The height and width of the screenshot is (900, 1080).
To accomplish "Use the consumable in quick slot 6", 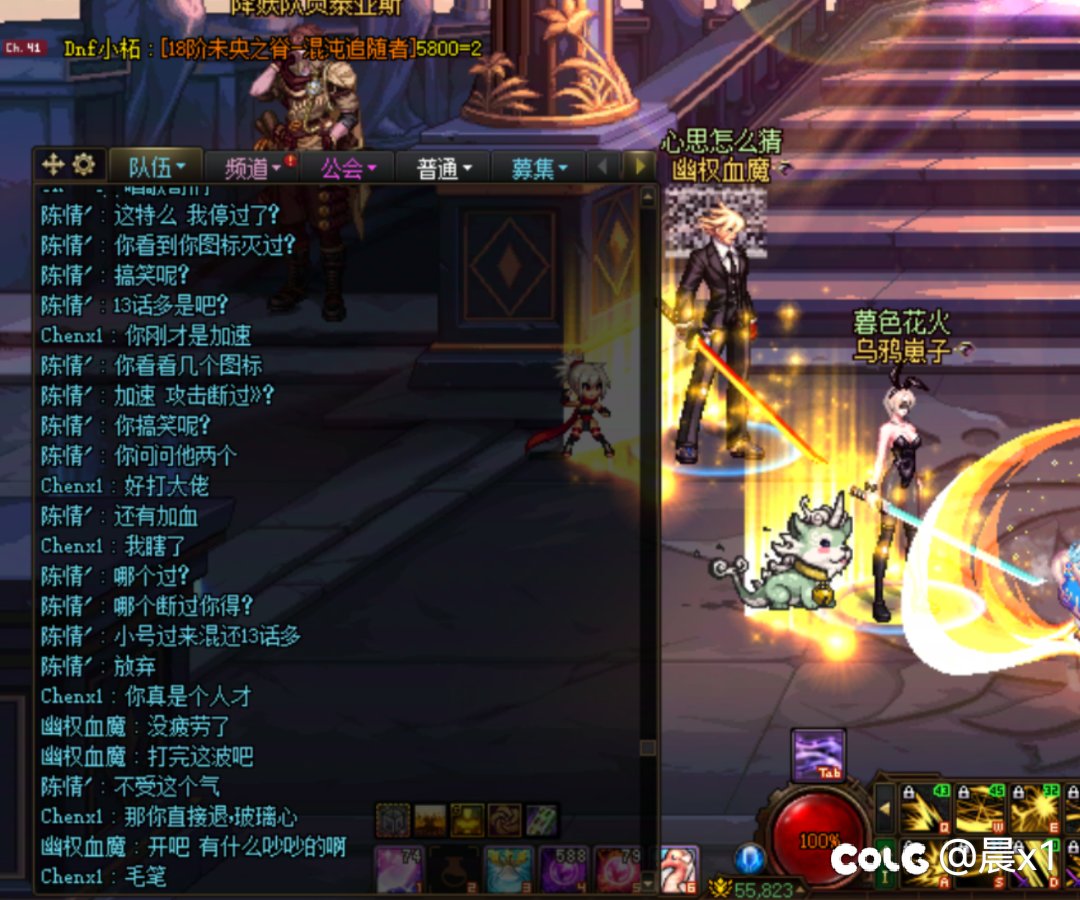I will click(x=679, y=869).
